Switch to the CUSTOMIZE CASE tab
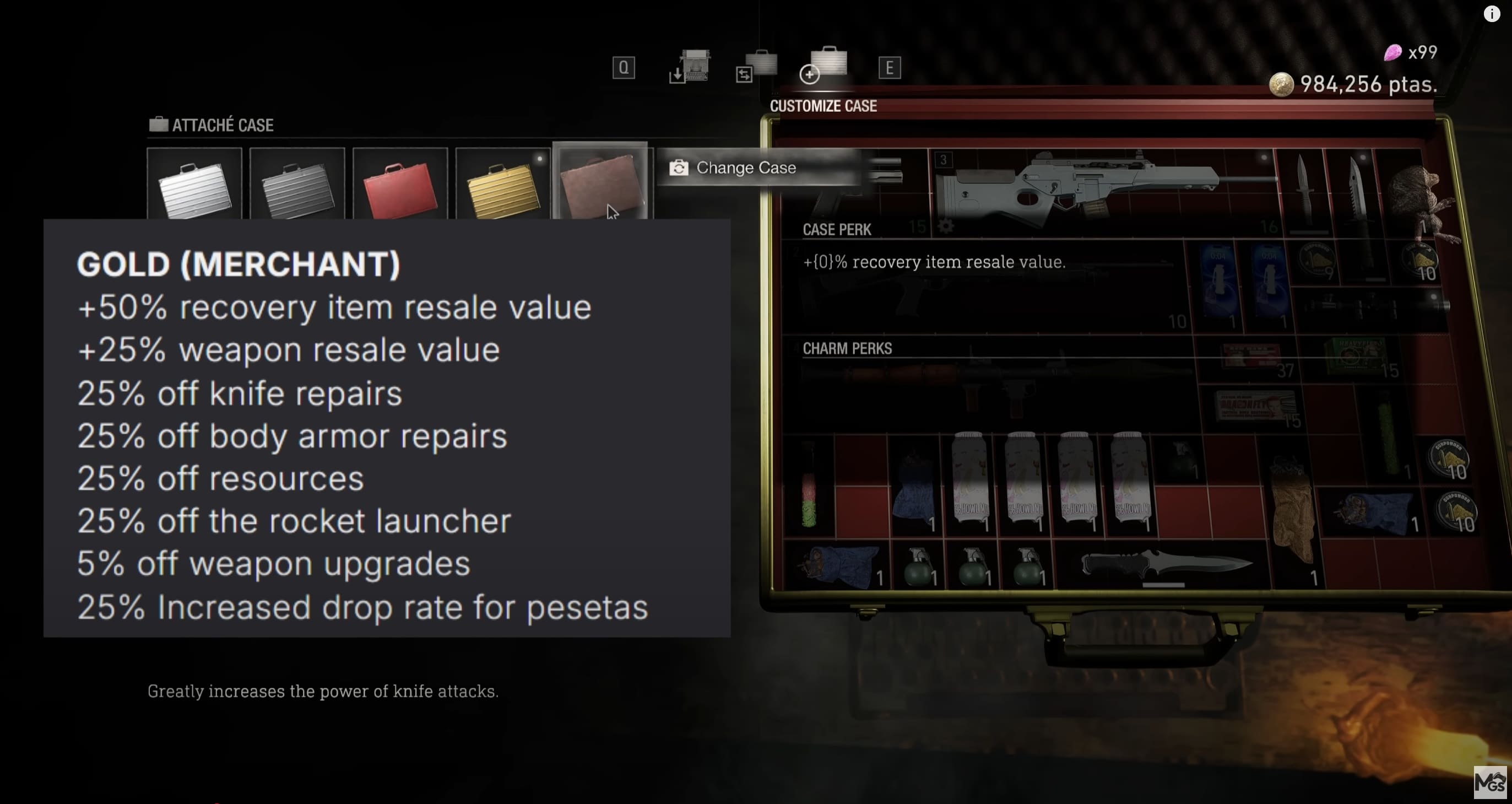Viewport: 1512px width, 804px height. (x=824, y=106)
